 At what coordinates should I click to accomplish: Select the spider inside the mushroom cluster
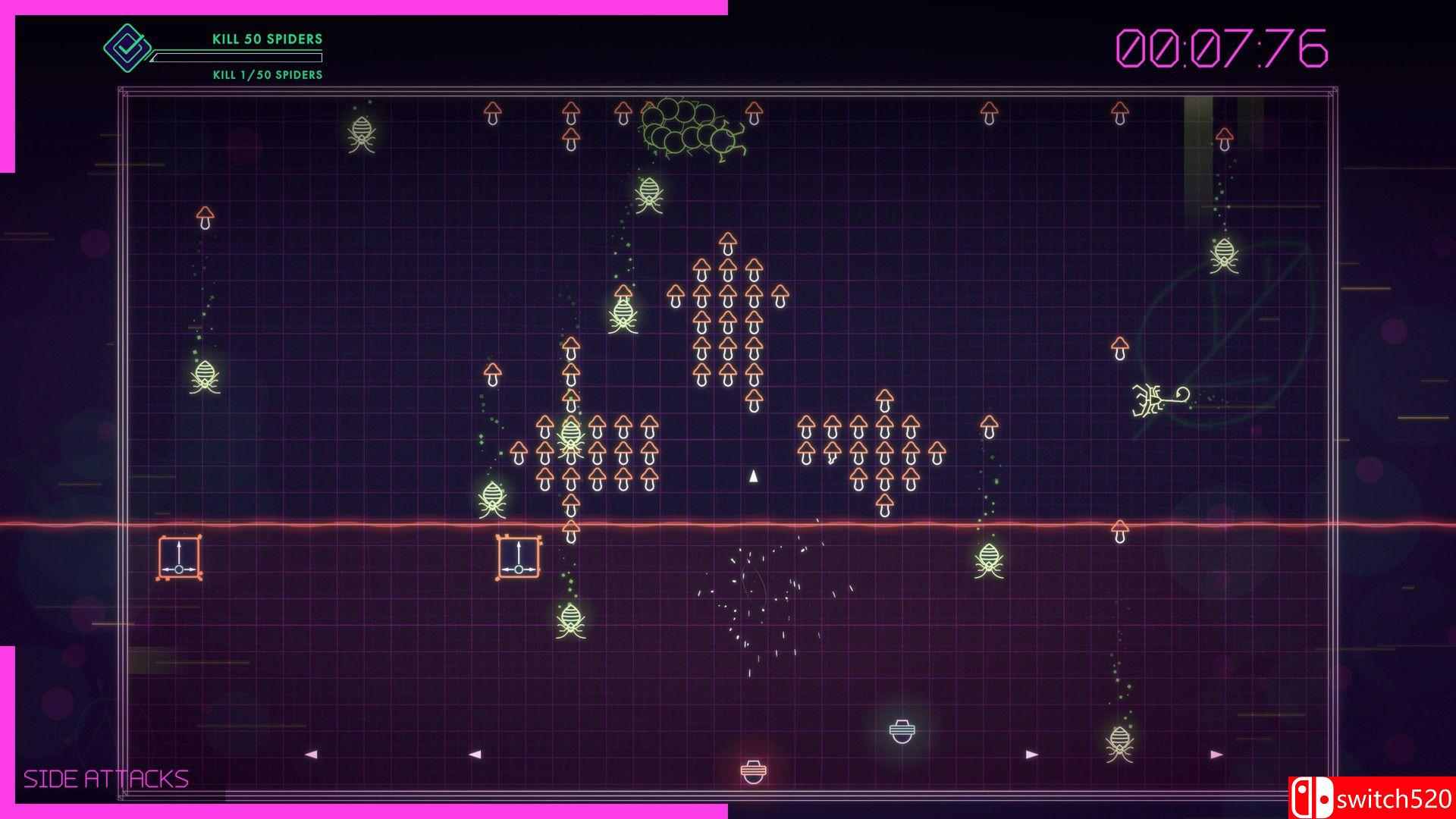point(570,434)
